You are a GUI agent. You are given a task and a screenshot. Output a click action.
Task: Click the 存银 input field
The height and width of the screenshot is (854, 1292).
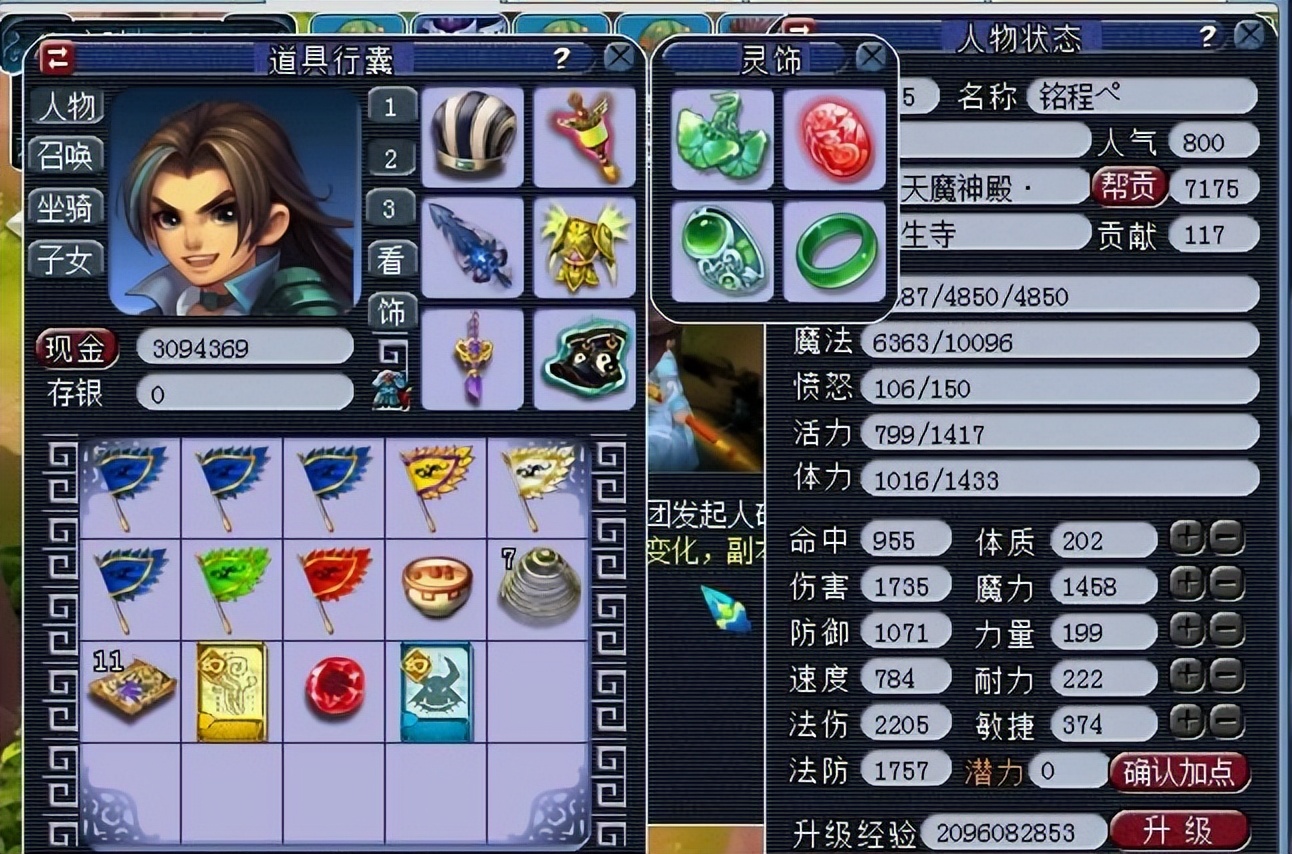(x=244, y=394)
